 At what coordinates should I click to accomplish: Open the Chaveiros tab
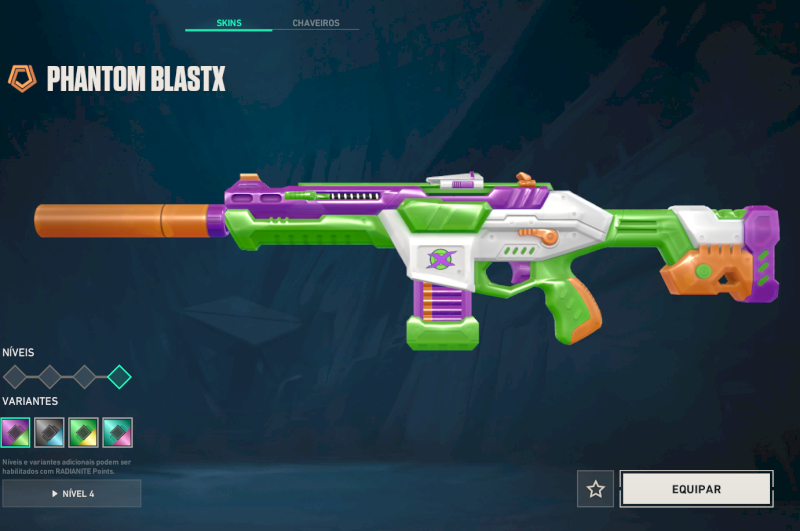coord(315,22)
